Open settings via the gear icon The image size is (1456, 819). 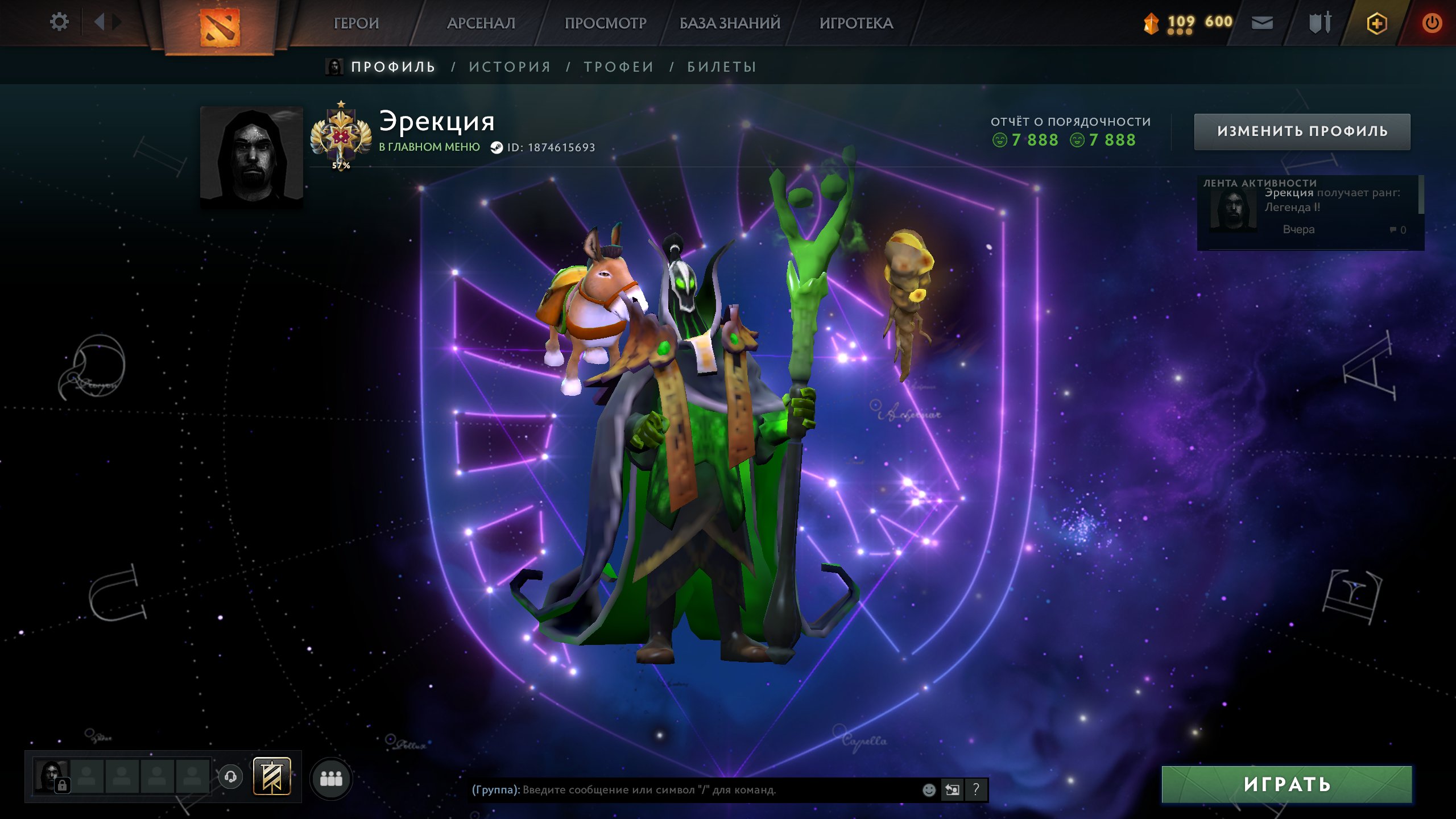click(59, 21)
